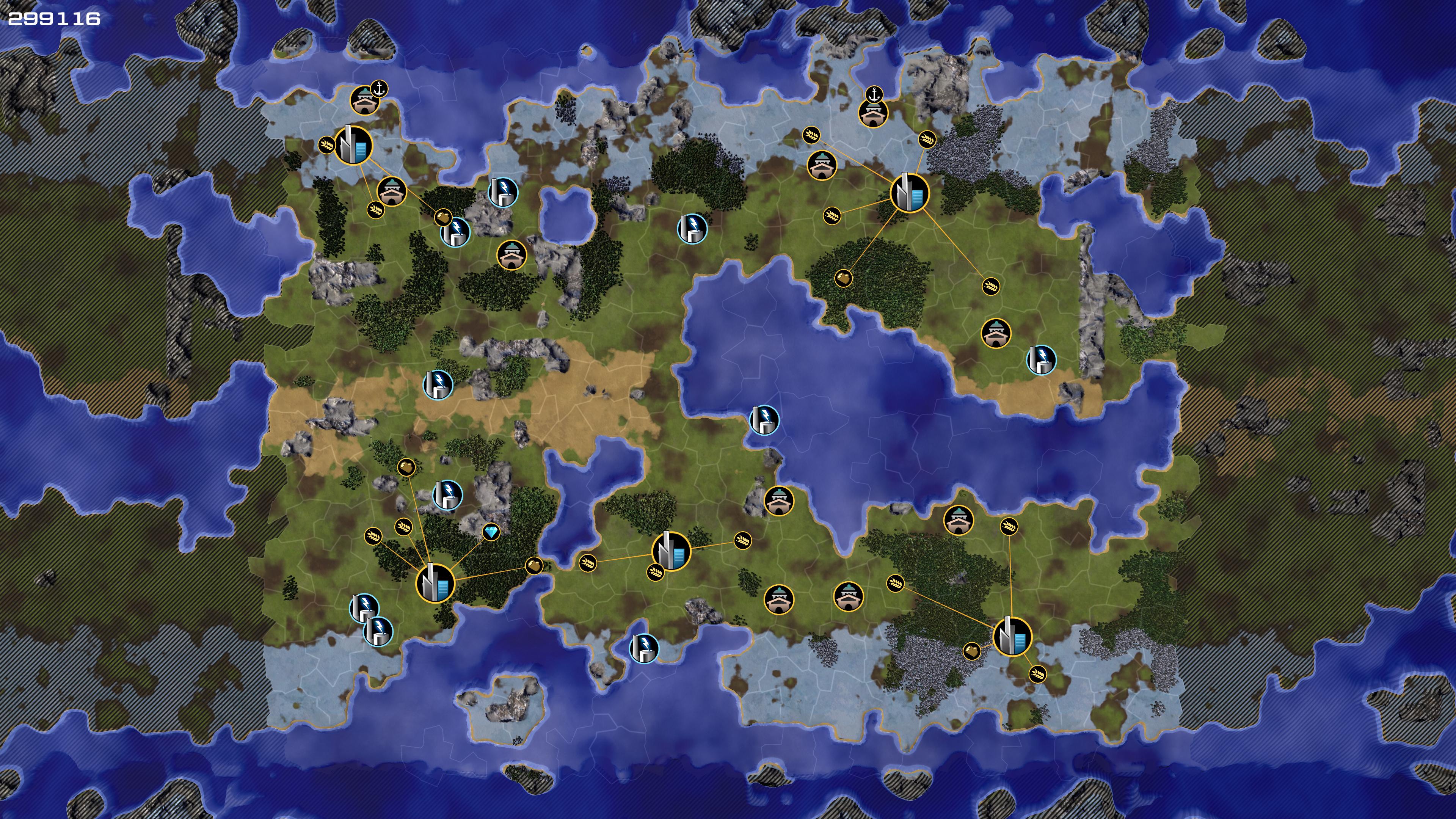The width and height of the screenshot is (1456, 819).
Task: Pick the lightning marker on the central lake shore
Action: 764,419
